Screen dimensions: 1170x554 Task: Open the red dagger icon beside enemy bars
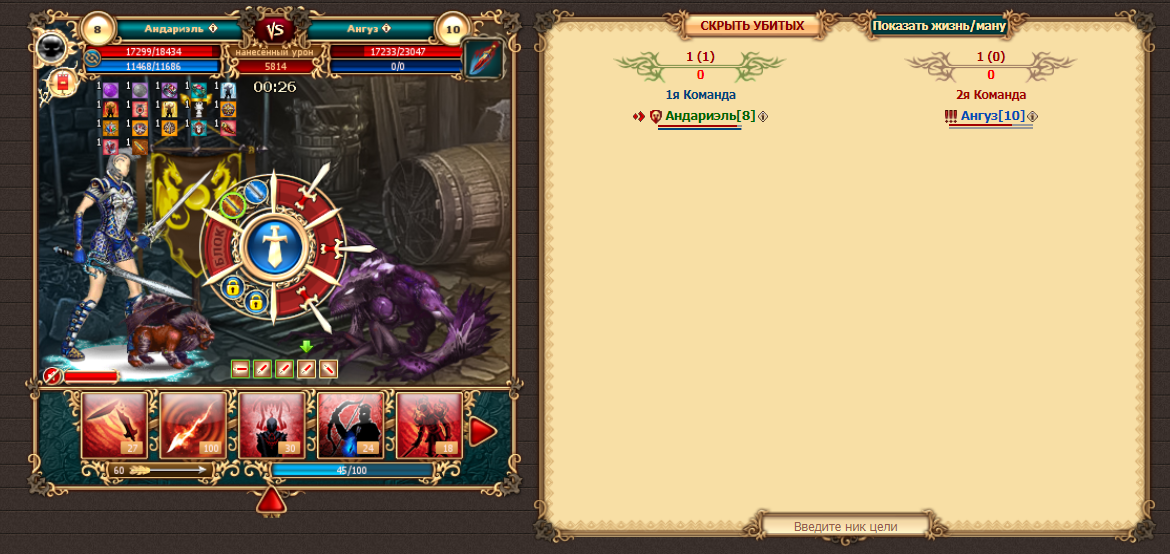point(484,59)
